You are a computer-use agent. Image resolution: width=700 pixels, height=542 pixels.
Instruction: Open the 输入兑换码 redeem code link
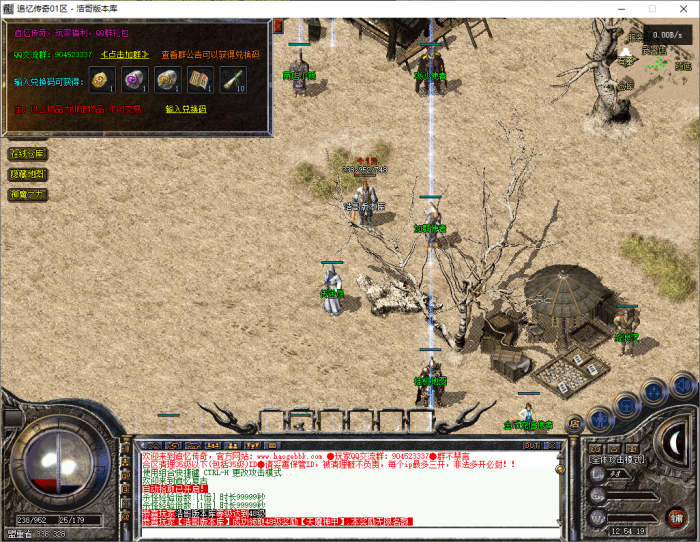coord(186,108)
